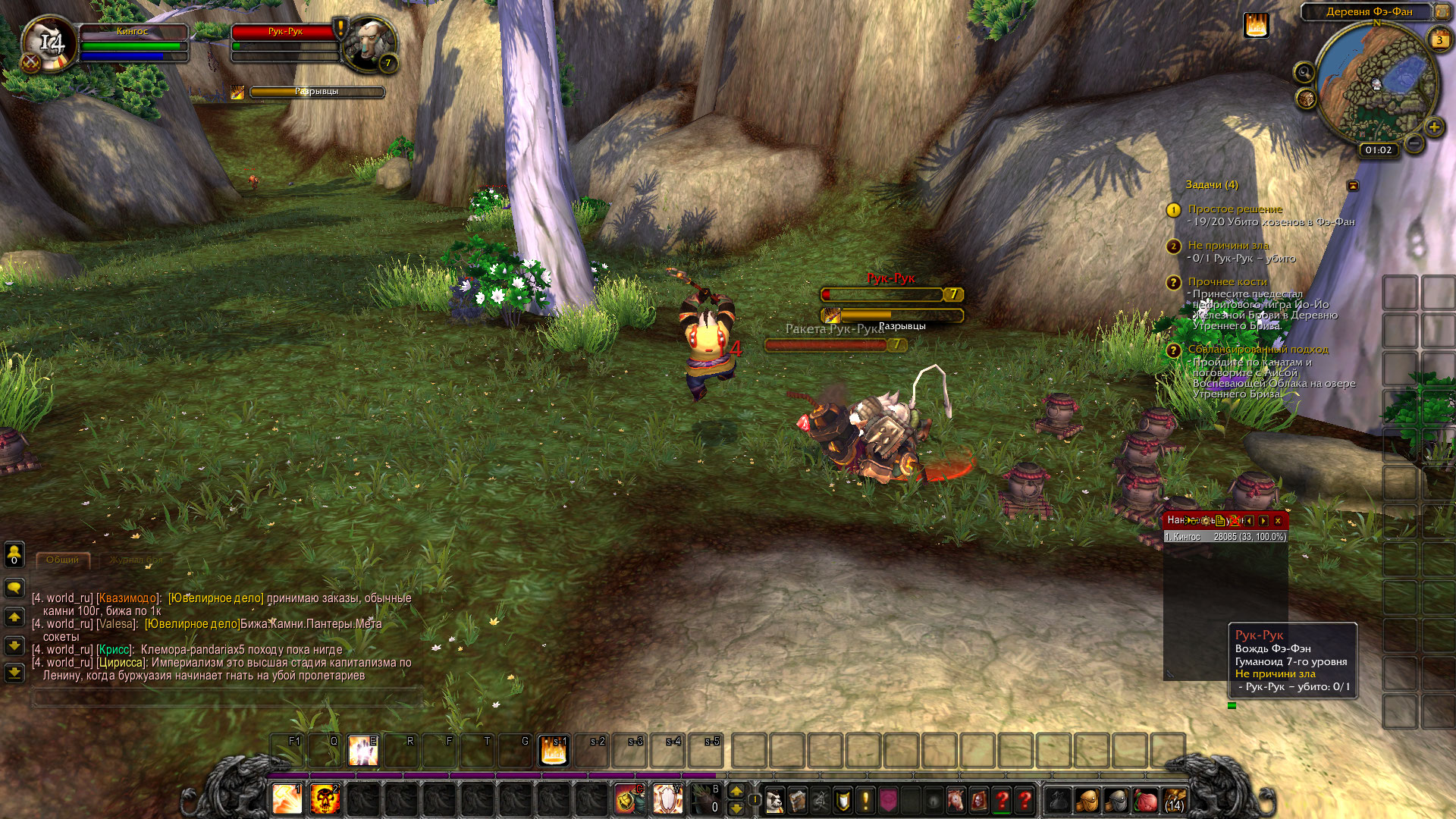Viewport: 1456px width, 819px height.
Task: Open the character info pandaren face button
Action: [774, 800]
